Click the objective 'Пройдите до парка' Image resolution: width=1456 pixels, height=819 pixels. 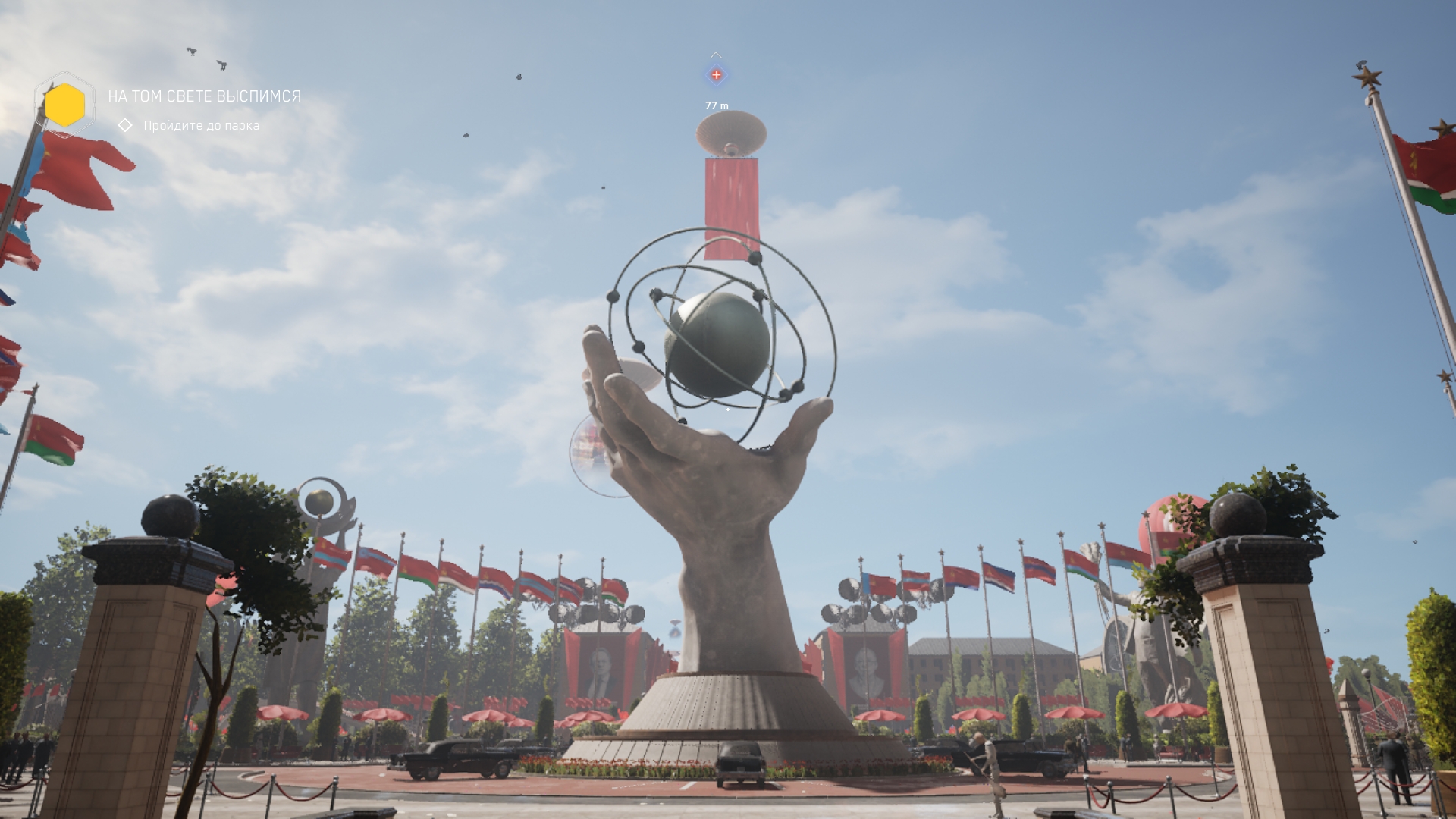coord(201,125)
